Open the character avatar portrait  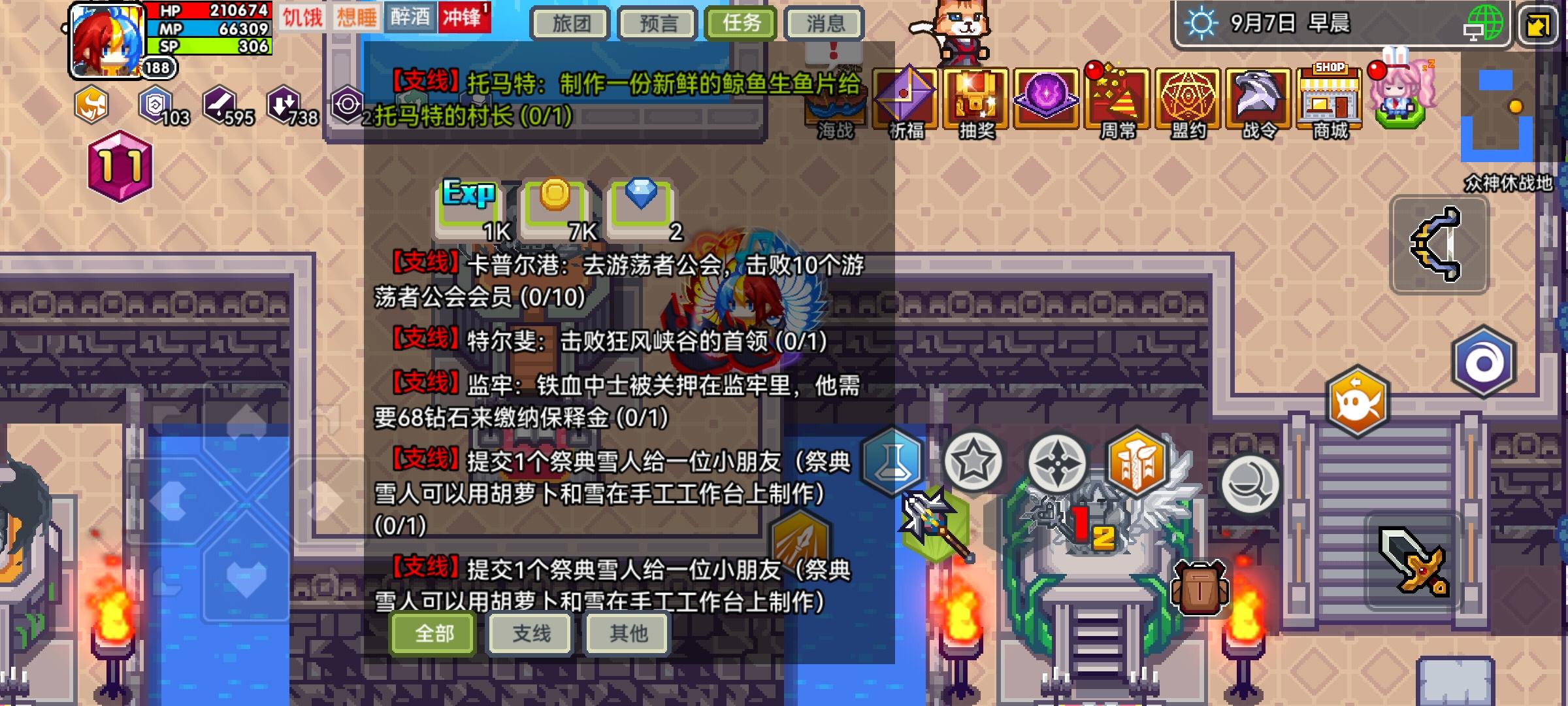click(105, 39)
